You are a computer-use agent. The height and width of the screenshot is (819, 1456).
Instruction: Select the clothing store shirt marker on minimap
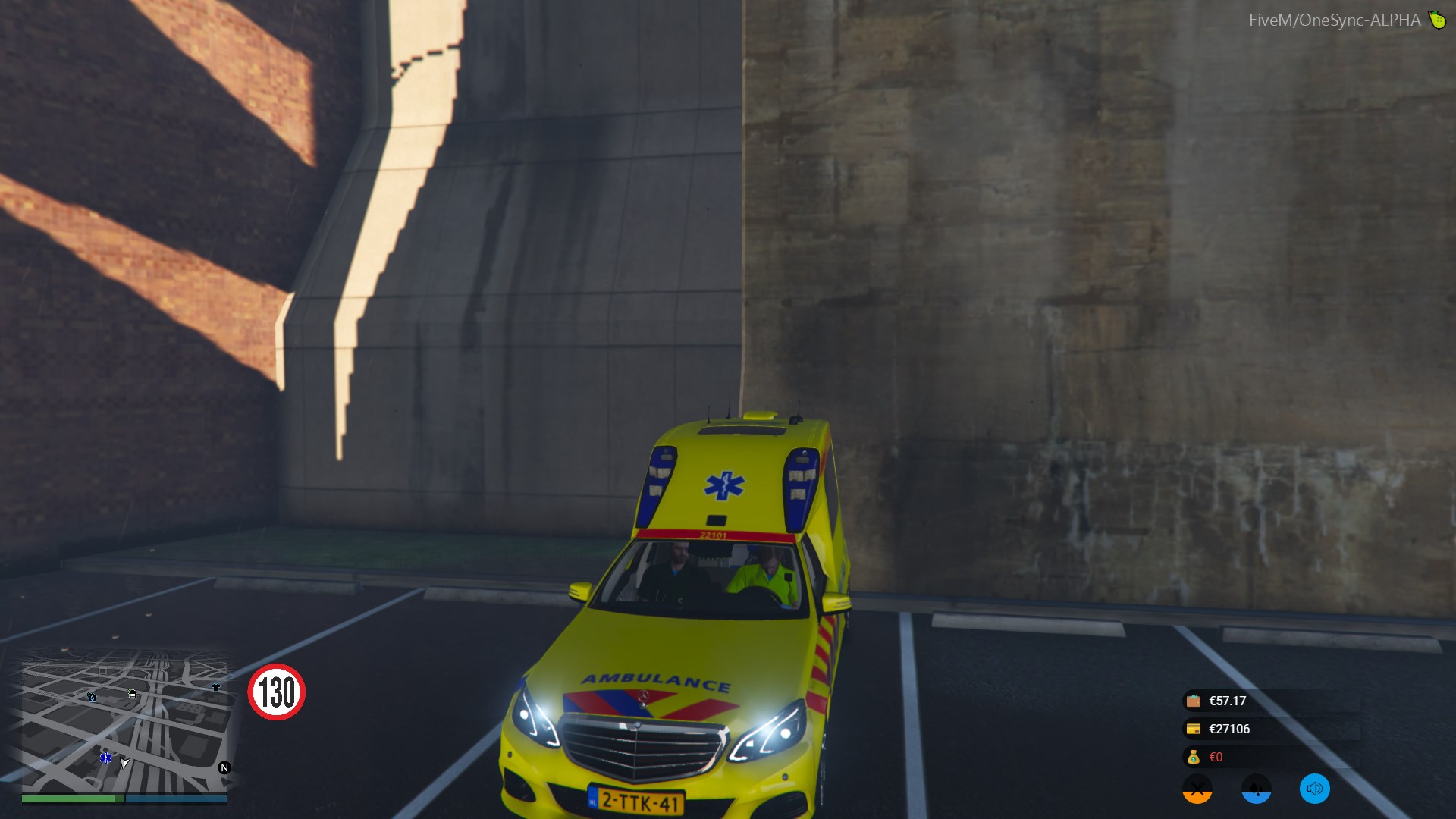click(x=216, y=687)
